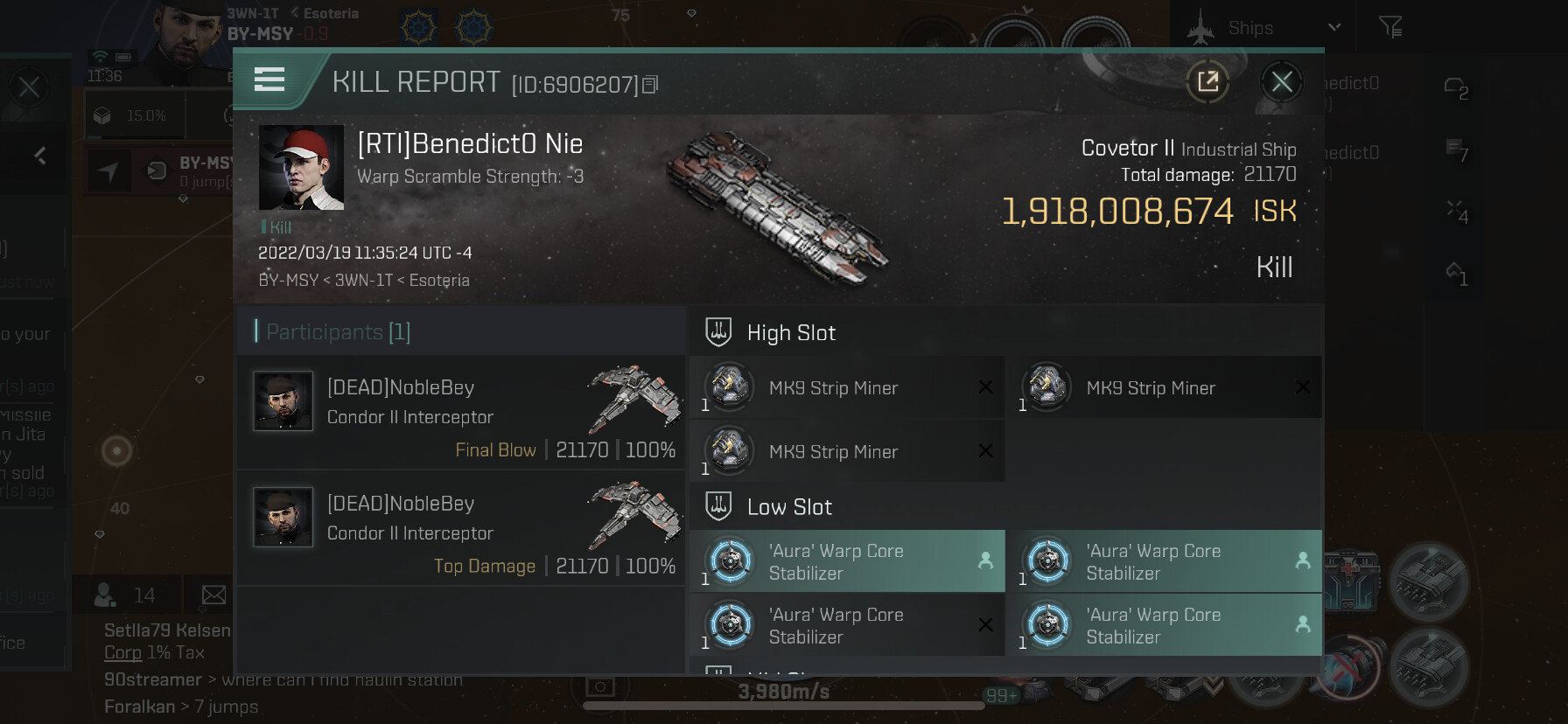Viewport: 1568px width, 724px height.
Task: Close the Kill Report window
Action: tap(1281, 82)
